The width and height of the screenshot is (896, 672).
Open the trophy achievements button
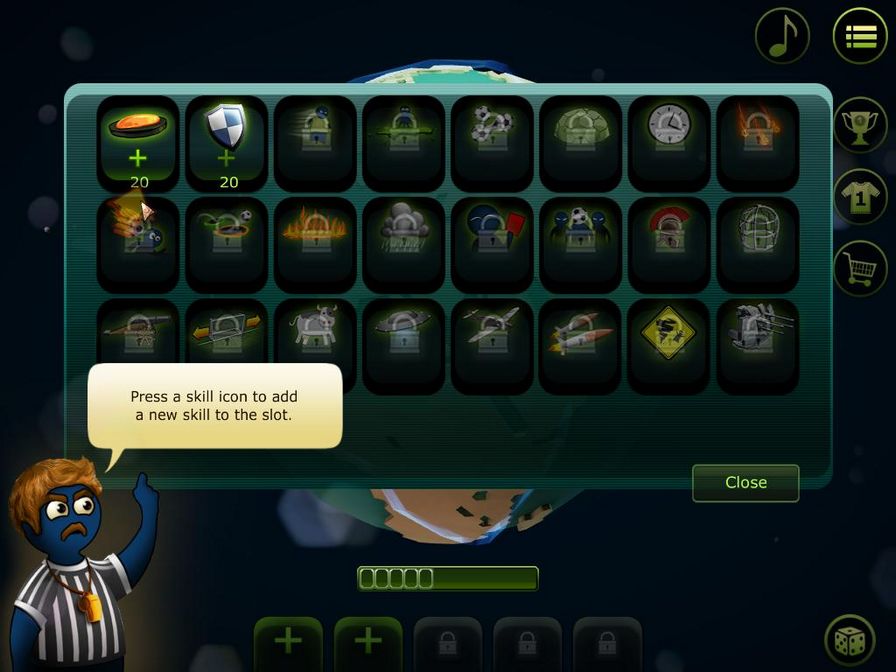860,125
